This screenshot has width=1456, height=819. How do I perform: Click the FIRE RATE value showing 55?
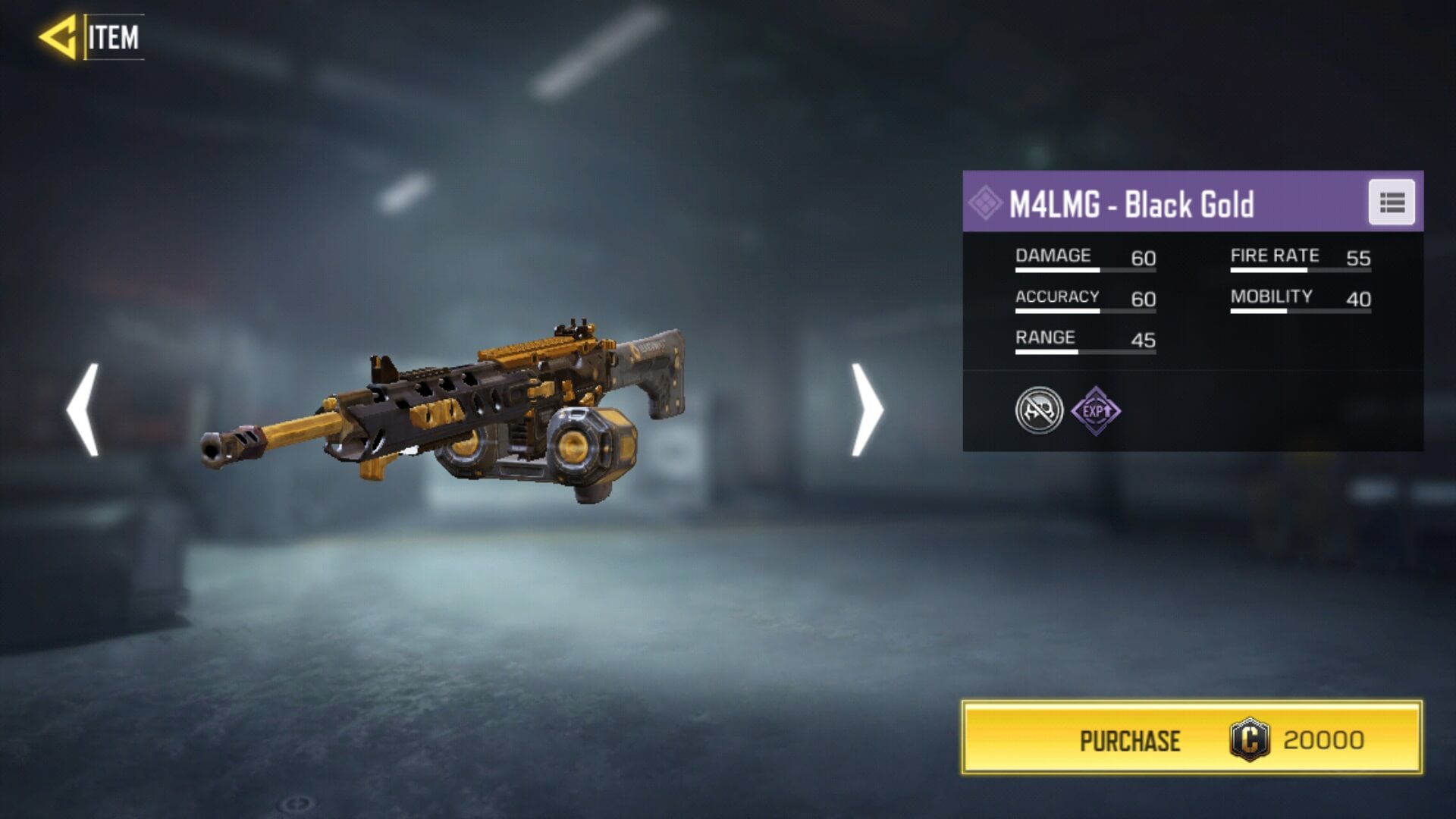click(1360, 258)
